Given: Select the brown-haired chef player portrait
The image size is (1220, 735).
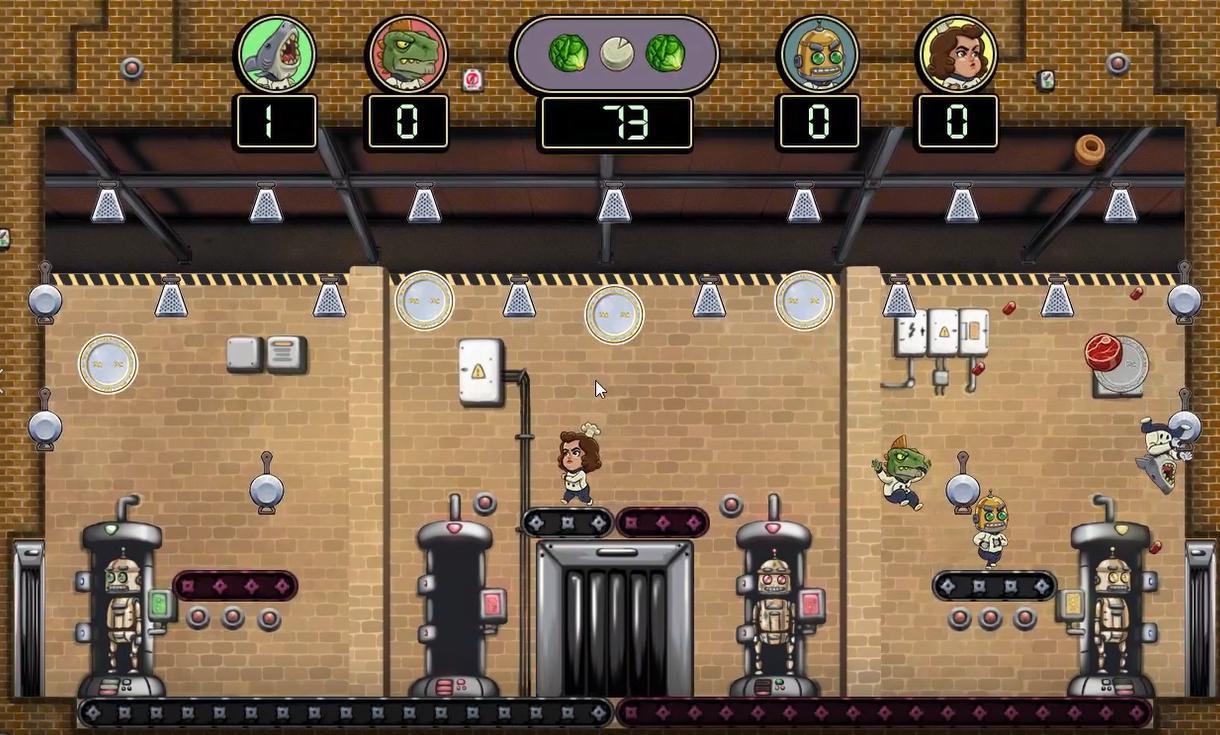Looking at the screenshot, I should [957, 53].
